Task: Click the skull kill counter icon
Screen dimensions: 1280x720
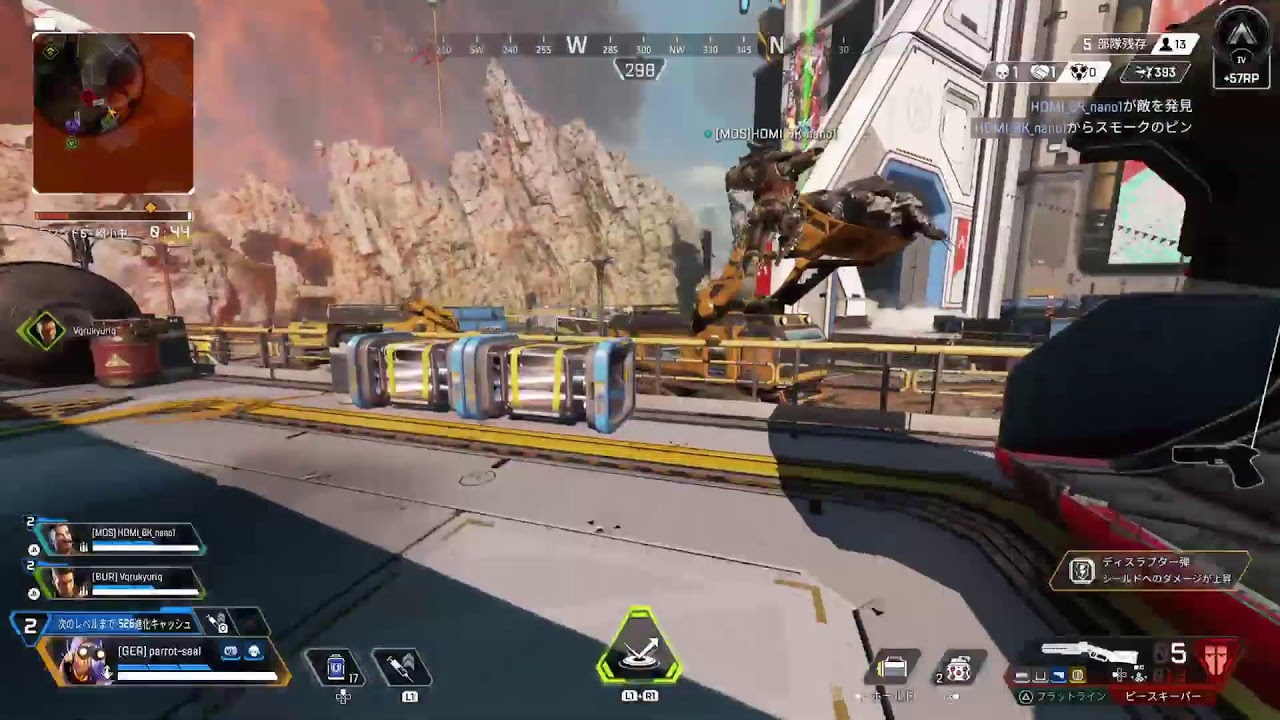Action: tap(1002, 72)
